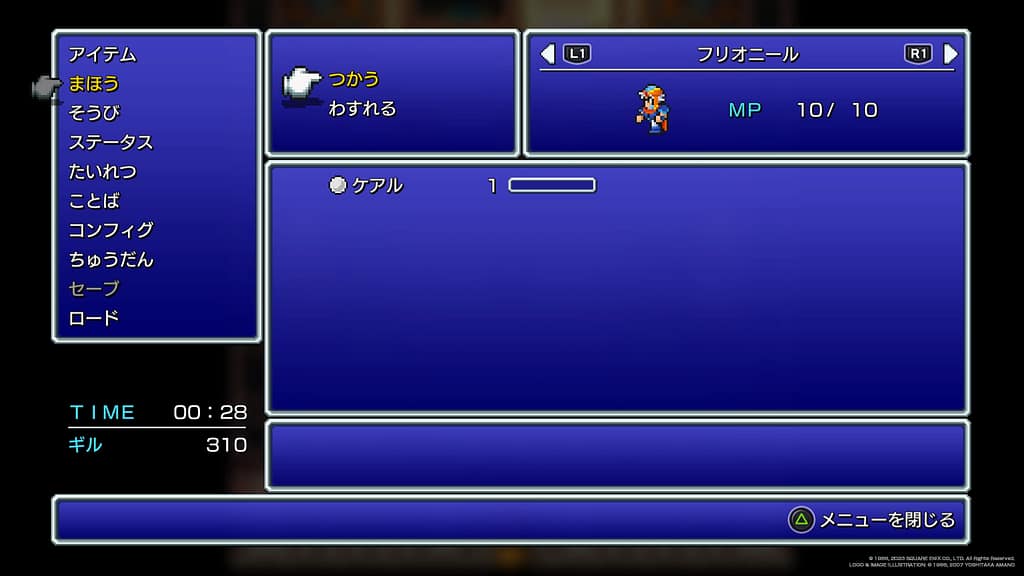Open the アイテム menu entry
Image resolution: width=1024 pixels, height=576 pixels.
[x=102, y=54]
